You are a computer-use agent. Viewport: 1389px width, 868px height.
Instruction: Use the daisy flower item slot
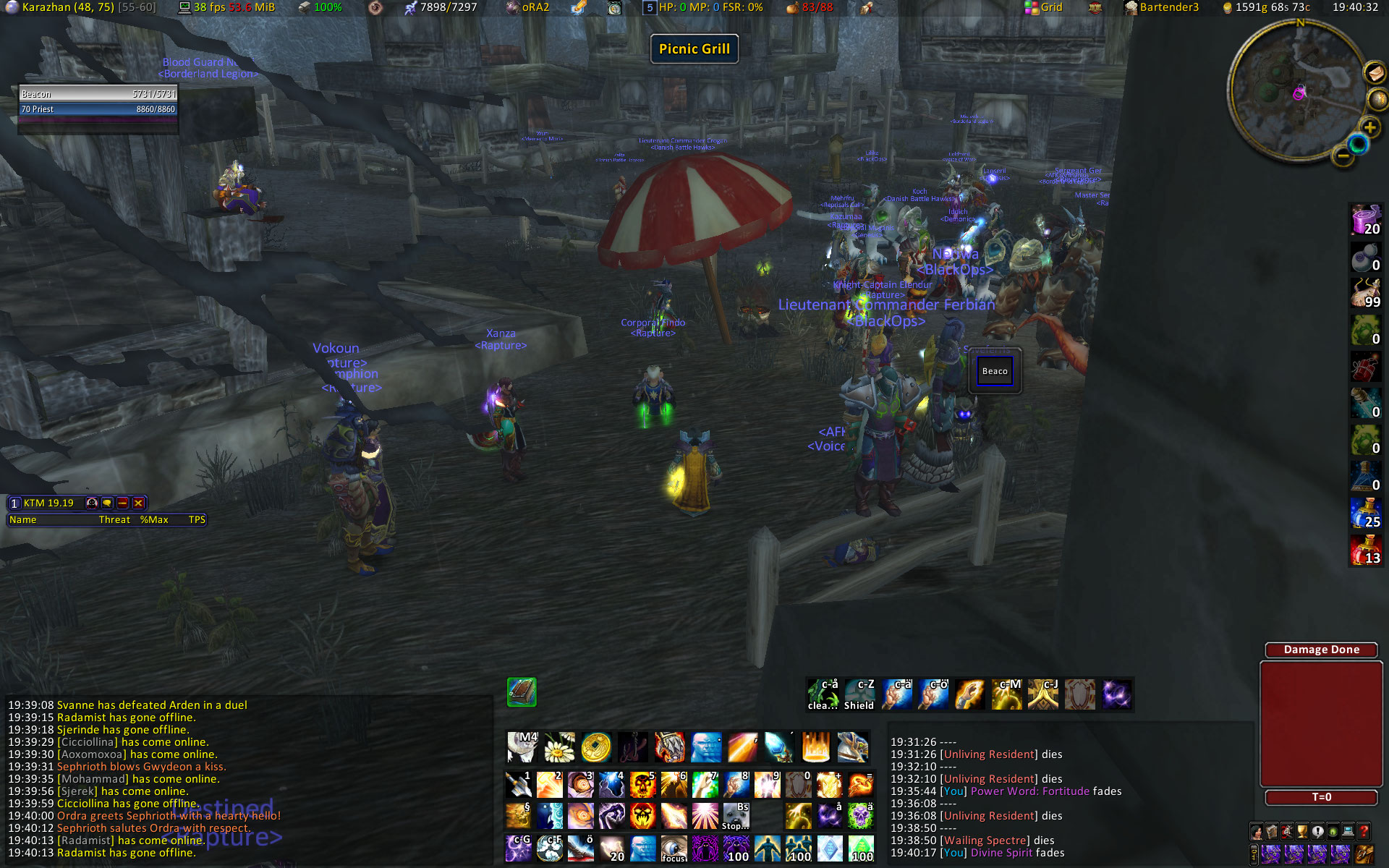click(x=558, y=747)
